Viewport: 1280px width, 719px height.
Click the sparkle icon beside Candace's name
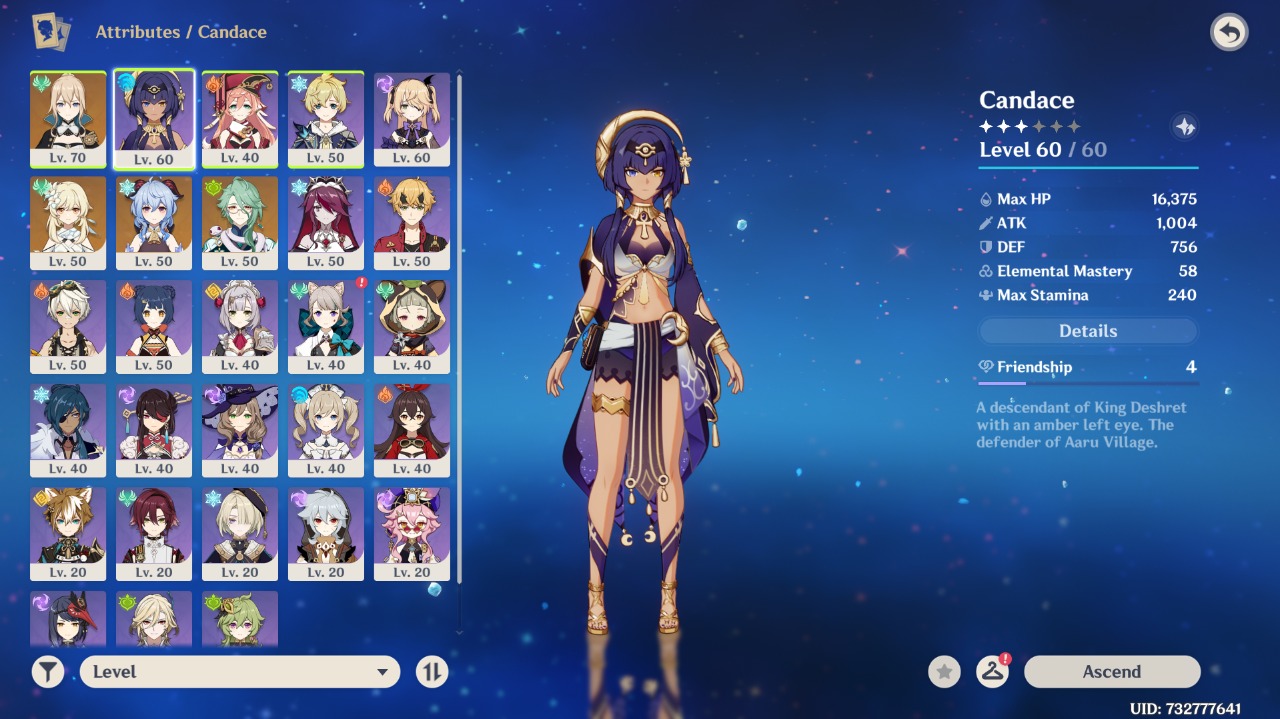pos(1185,127)
